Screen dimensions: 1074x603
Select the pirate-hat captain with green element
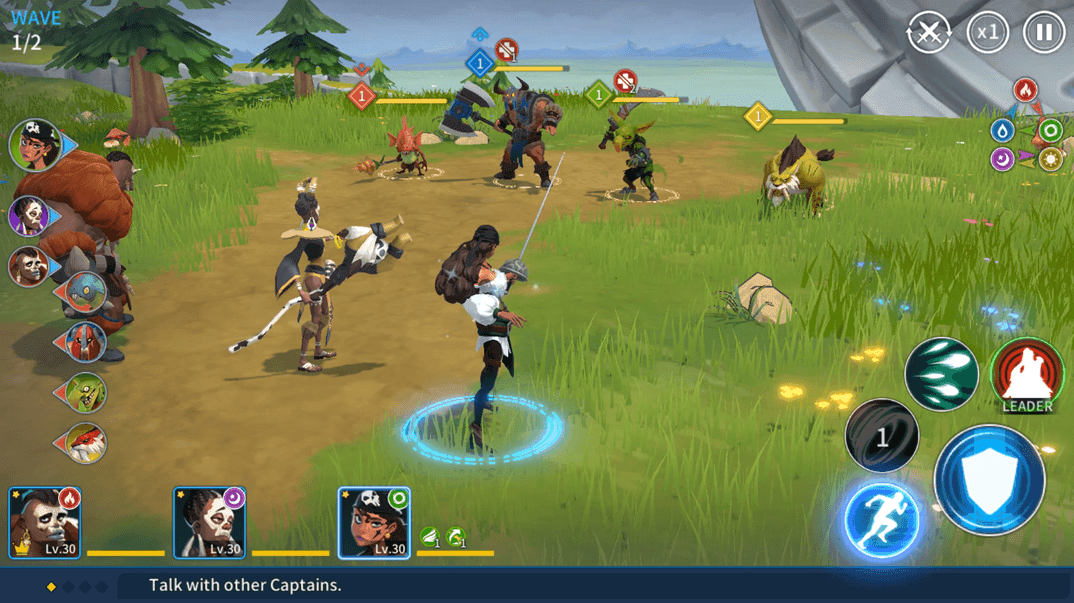tap(373, 523)
